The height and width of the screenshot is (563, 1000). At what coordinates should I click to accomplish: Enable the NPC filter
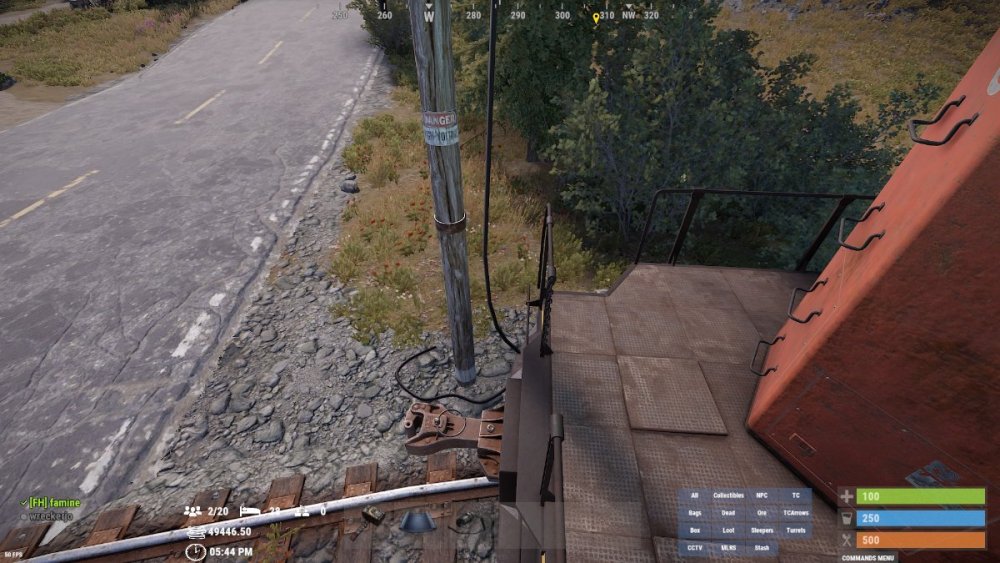[x=762, y=496]
